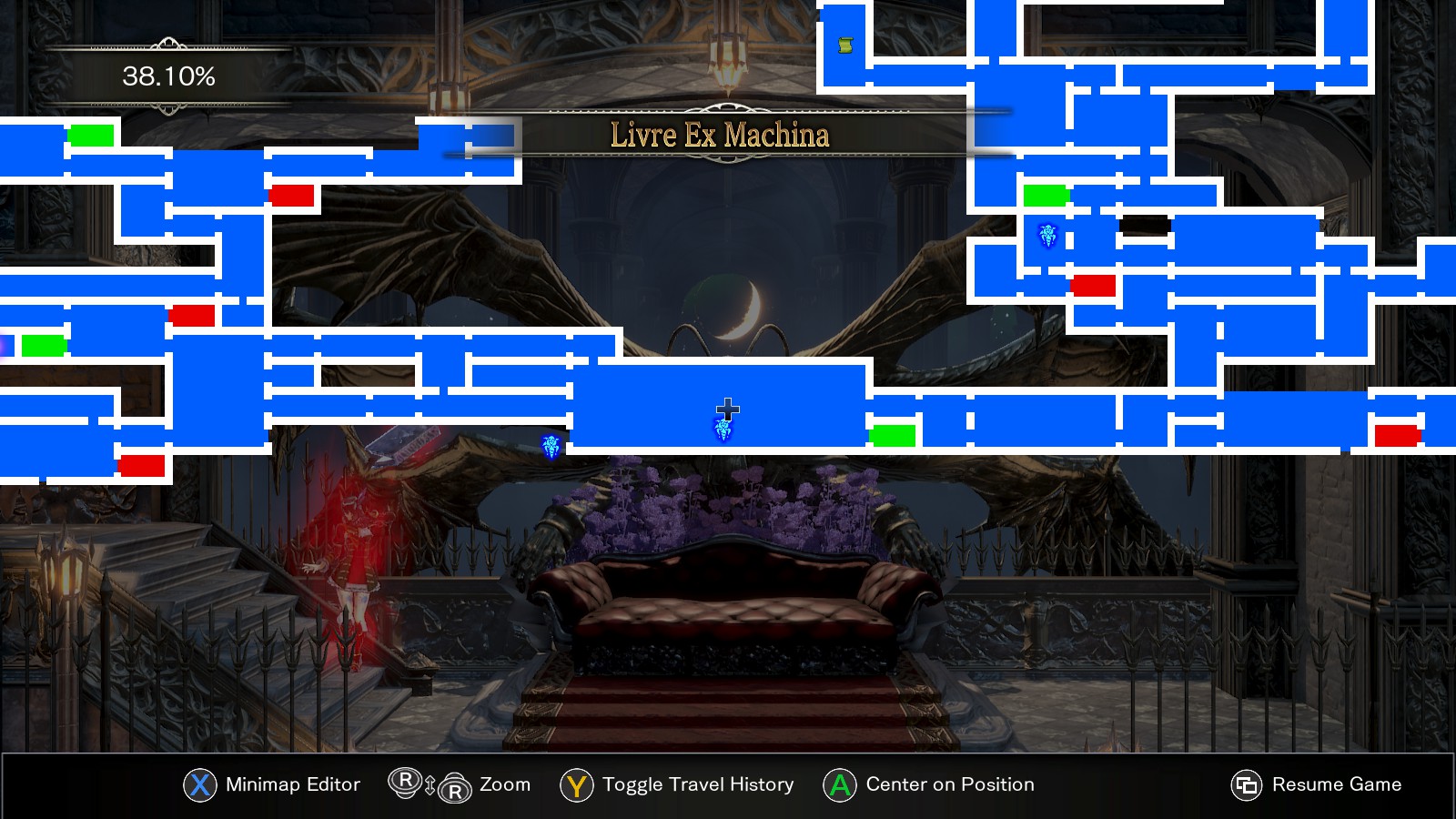
Task: Select Toggle Travel History
Action: 677,784
